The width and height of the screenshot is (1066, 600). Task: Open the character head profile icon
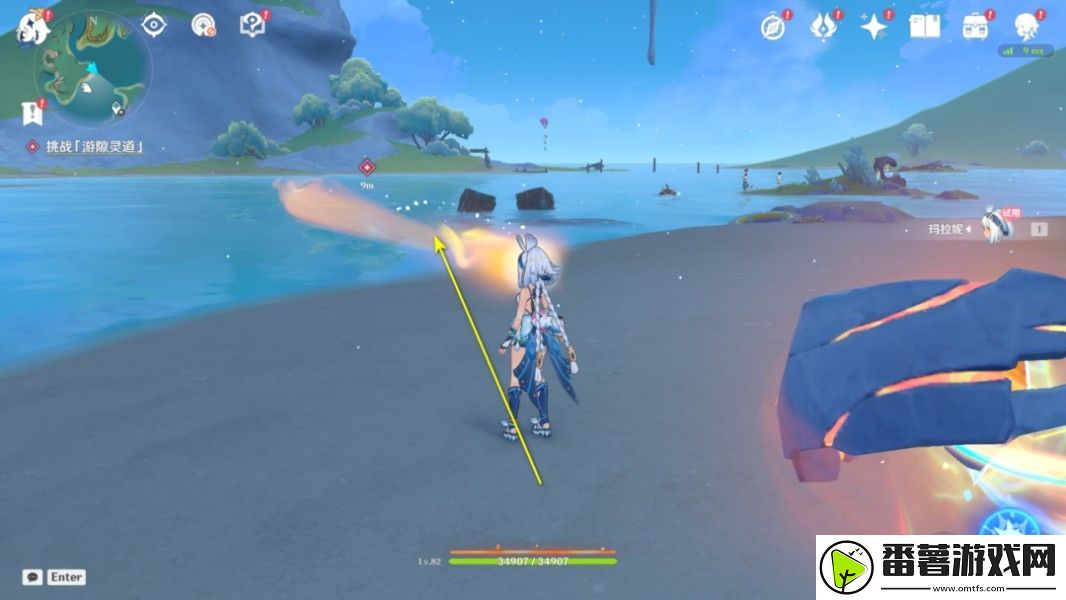coord(1026,27)
